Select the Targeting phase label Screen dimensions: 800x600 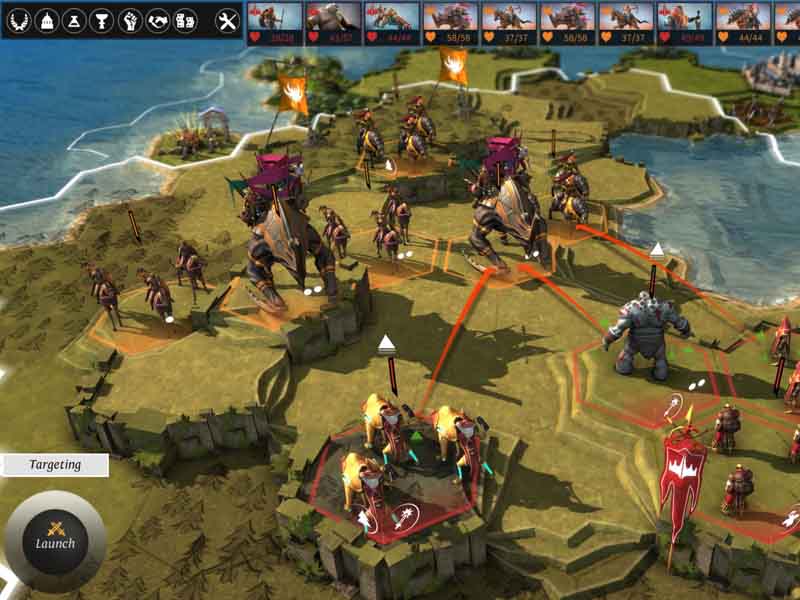click(54, 465)
